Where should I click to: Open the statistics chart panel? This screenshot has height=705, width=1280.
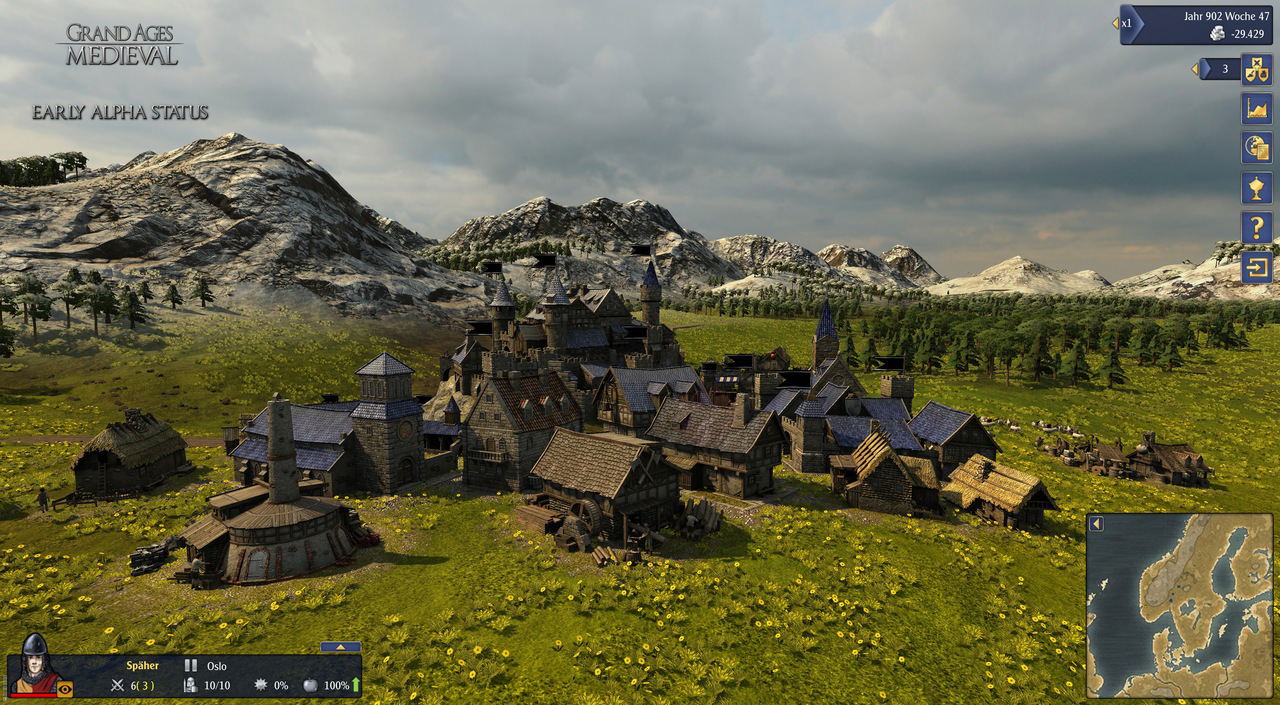tap(1256, 108)
